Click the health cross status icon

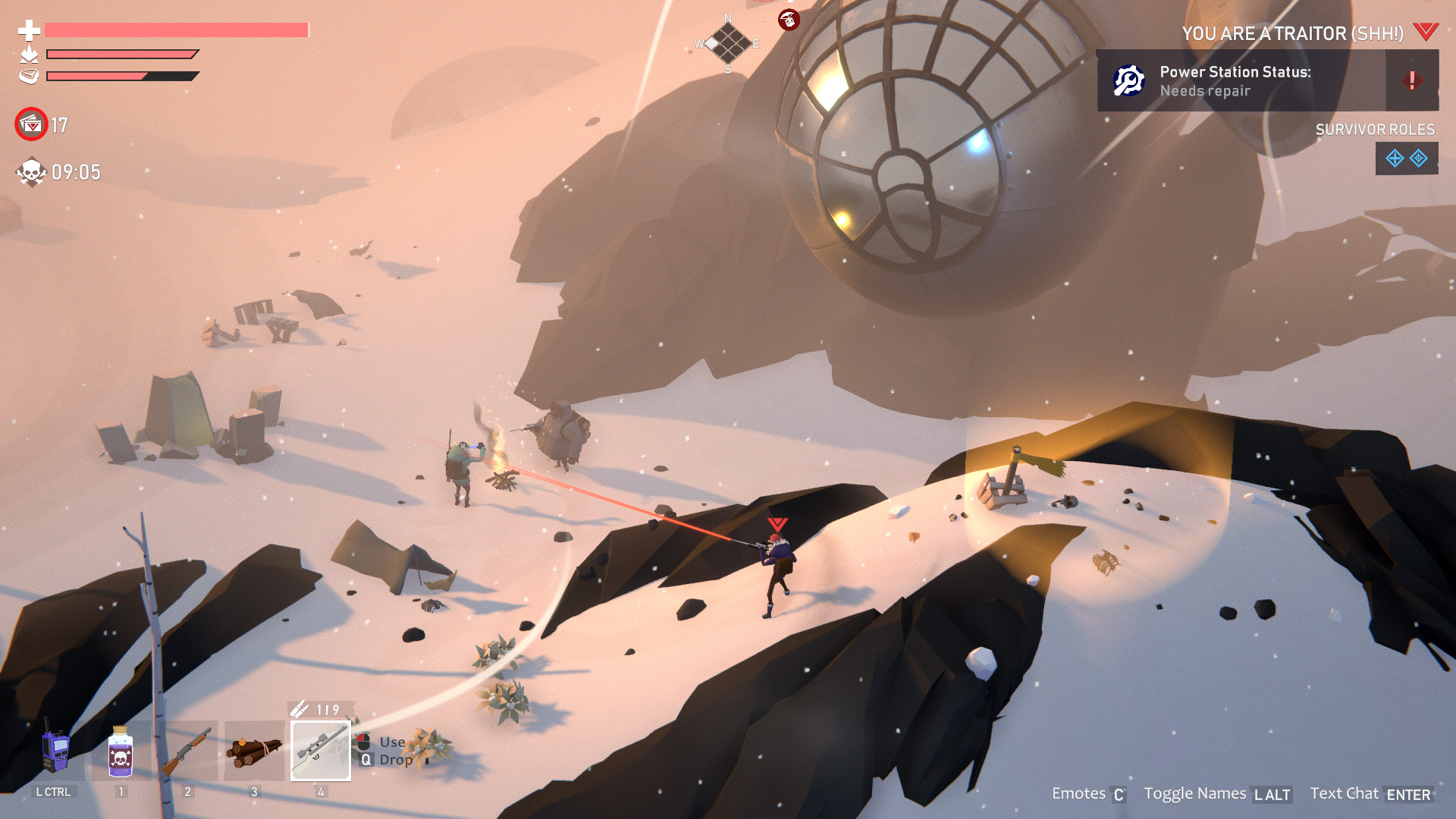point(28,32)
